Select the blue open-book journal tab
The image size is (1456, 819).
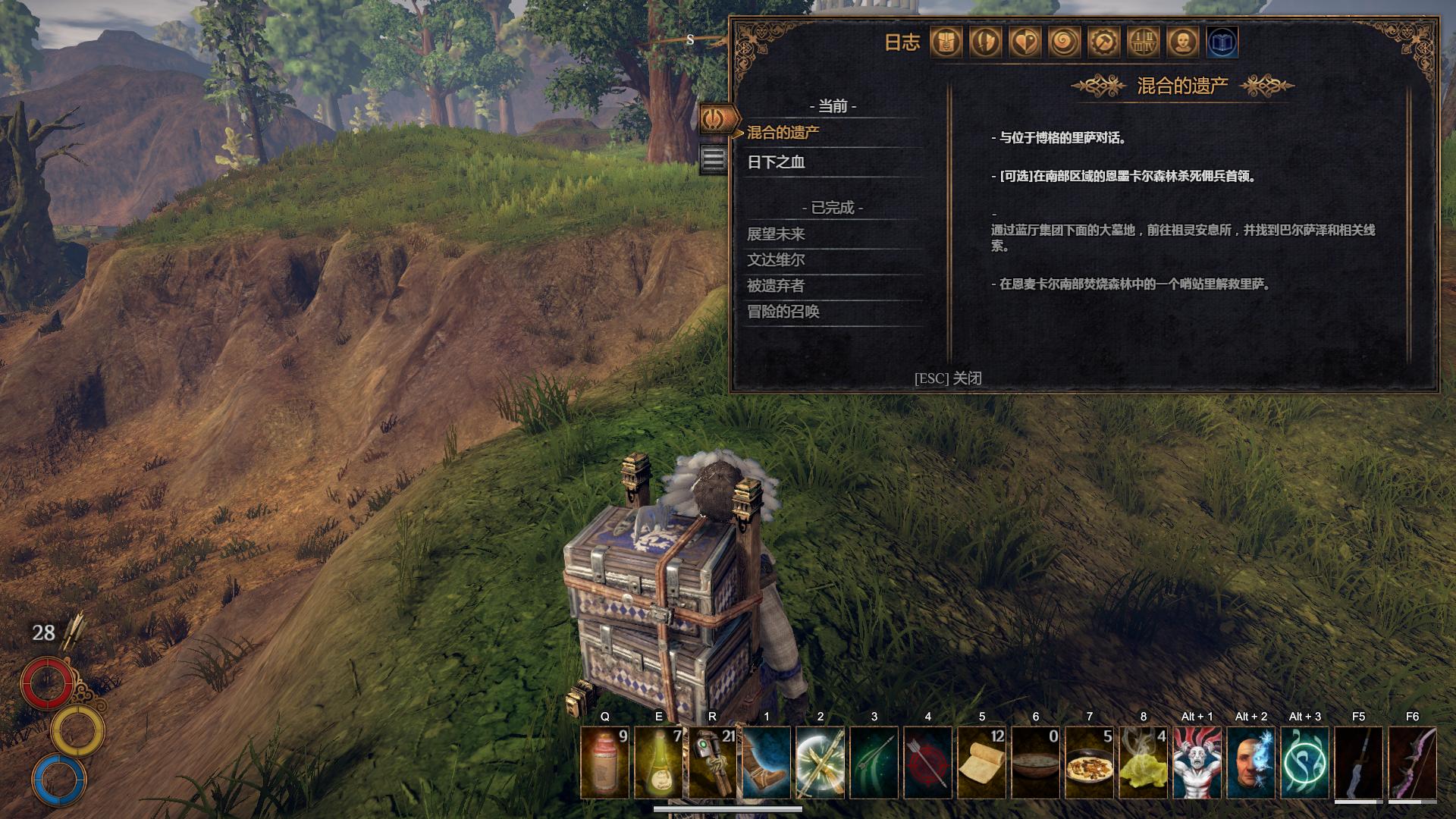[1222, 42]
